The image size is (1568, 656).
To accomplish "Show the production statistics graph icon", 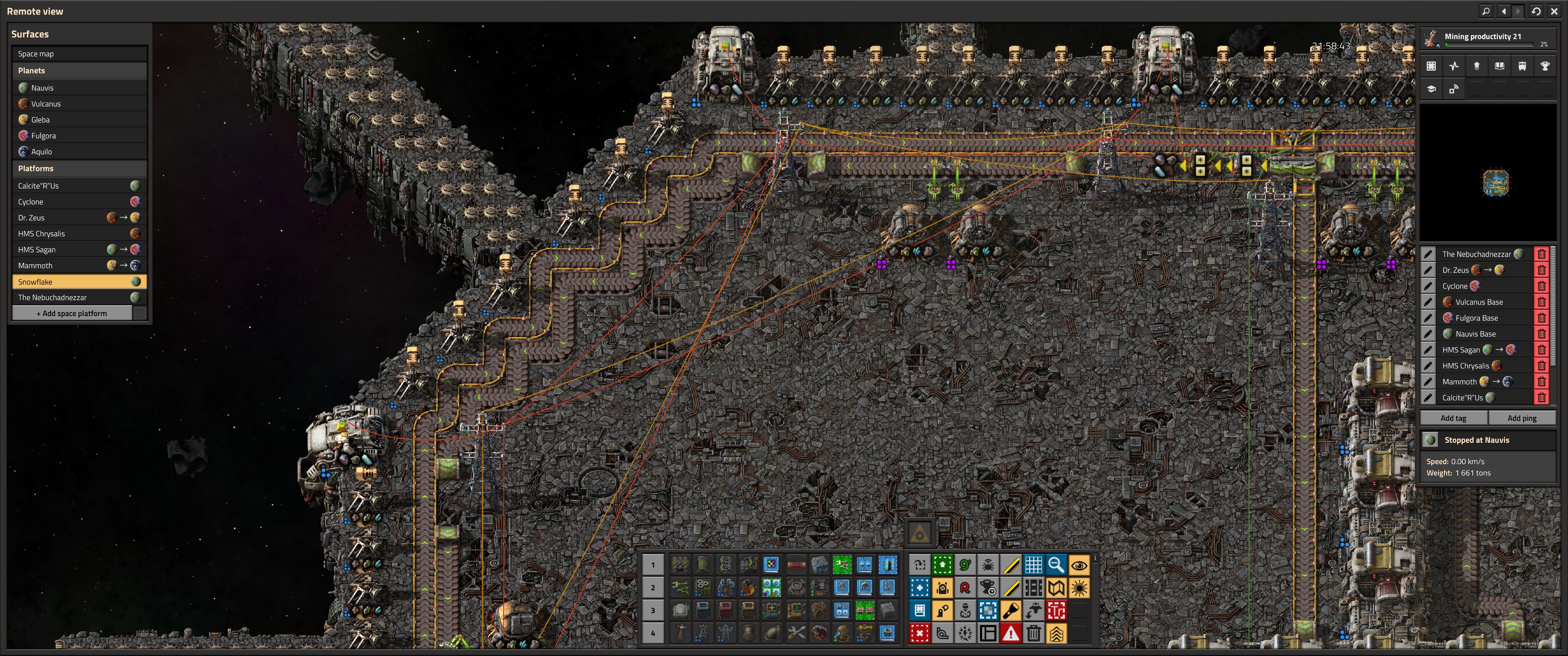I will pyautogui.click(x=1454, y=67).
